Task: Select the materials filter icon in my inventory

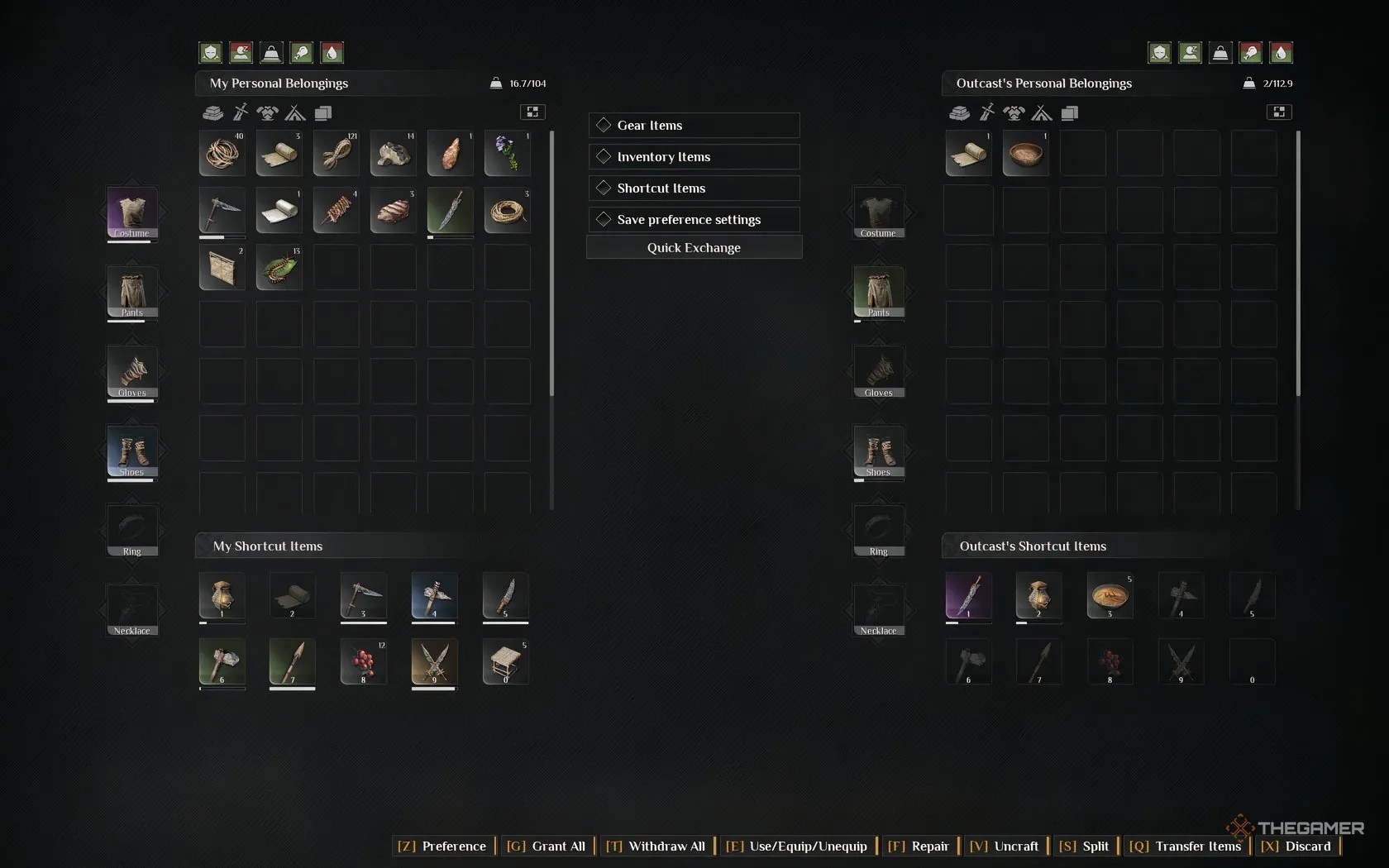Action: point(212,113)
